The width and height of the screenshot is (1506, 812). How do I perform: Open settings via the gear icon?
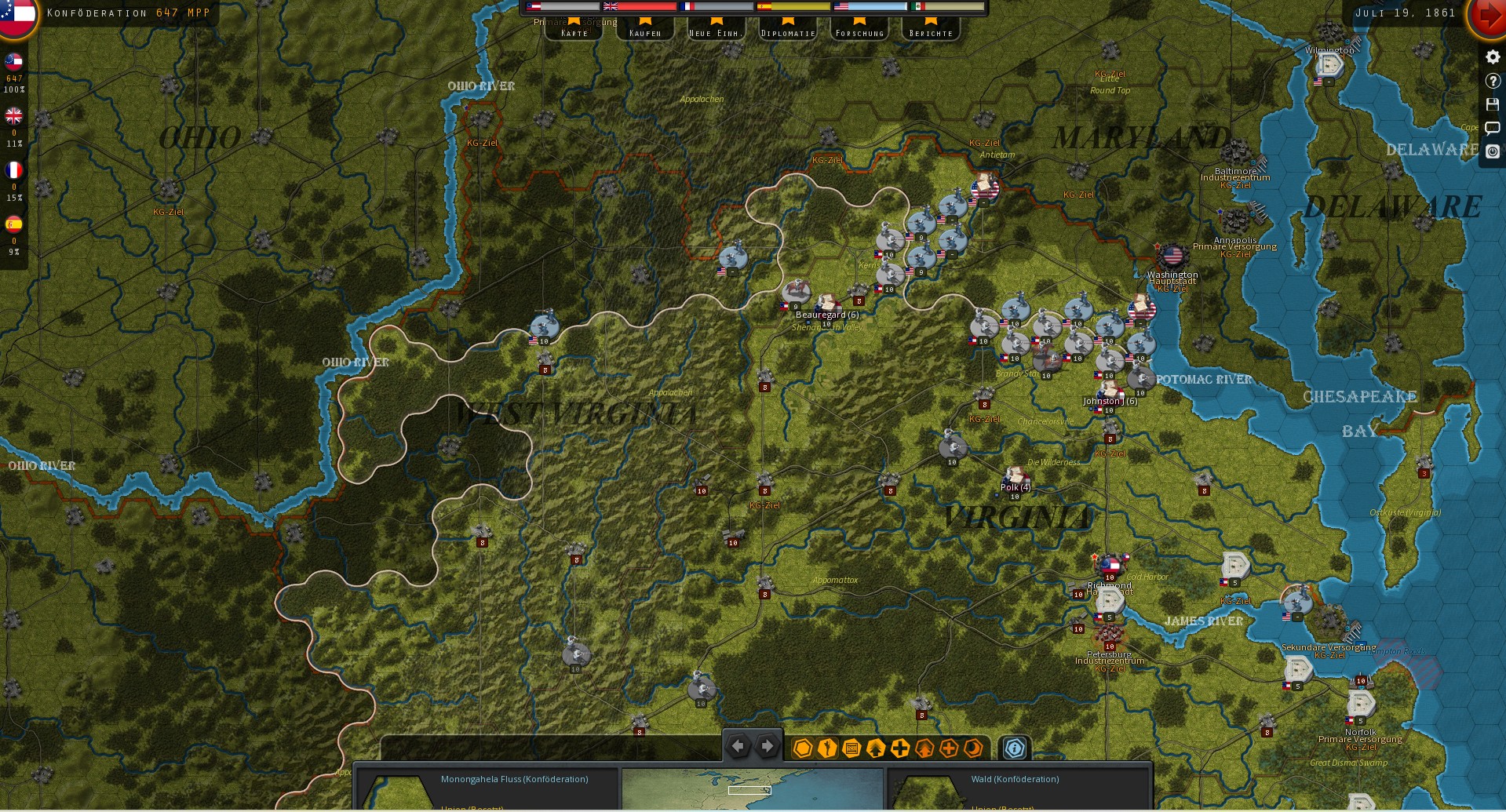pos(1492,57)
